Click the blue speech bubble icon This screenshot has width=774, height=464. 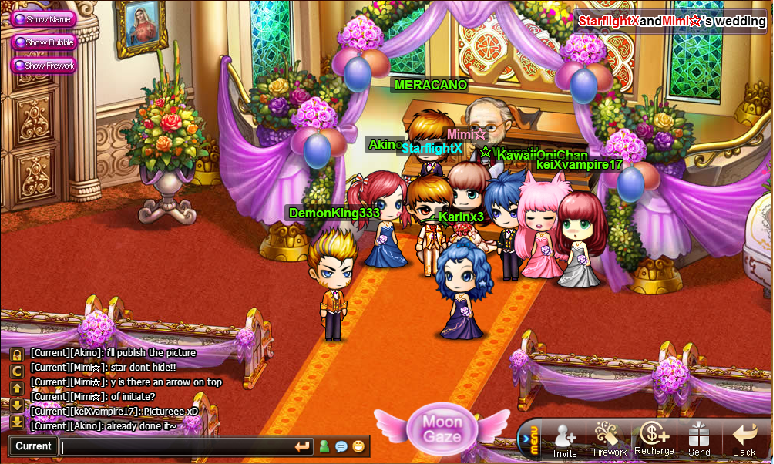[x=341, y=446]
